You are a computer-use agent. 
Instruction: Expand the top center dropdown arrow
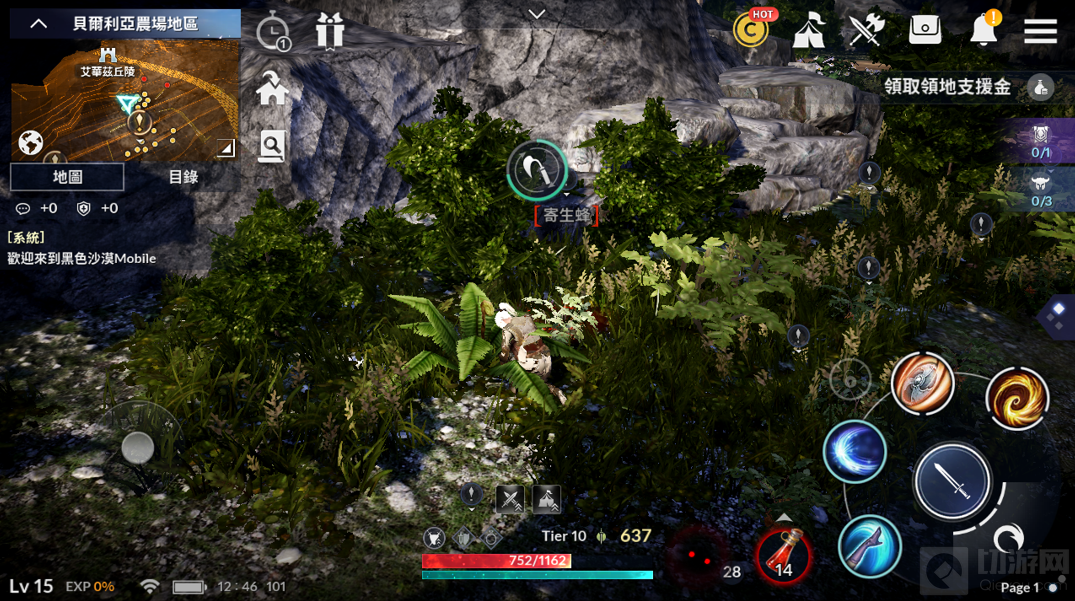point(537,14)
